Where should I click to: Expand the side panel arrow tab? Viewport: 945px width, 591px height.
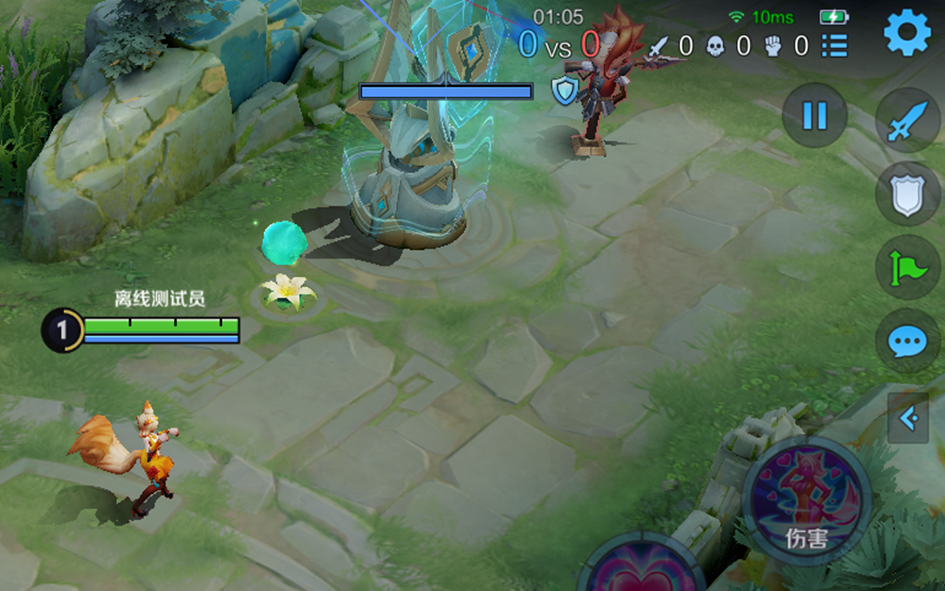tap(909, 418)
